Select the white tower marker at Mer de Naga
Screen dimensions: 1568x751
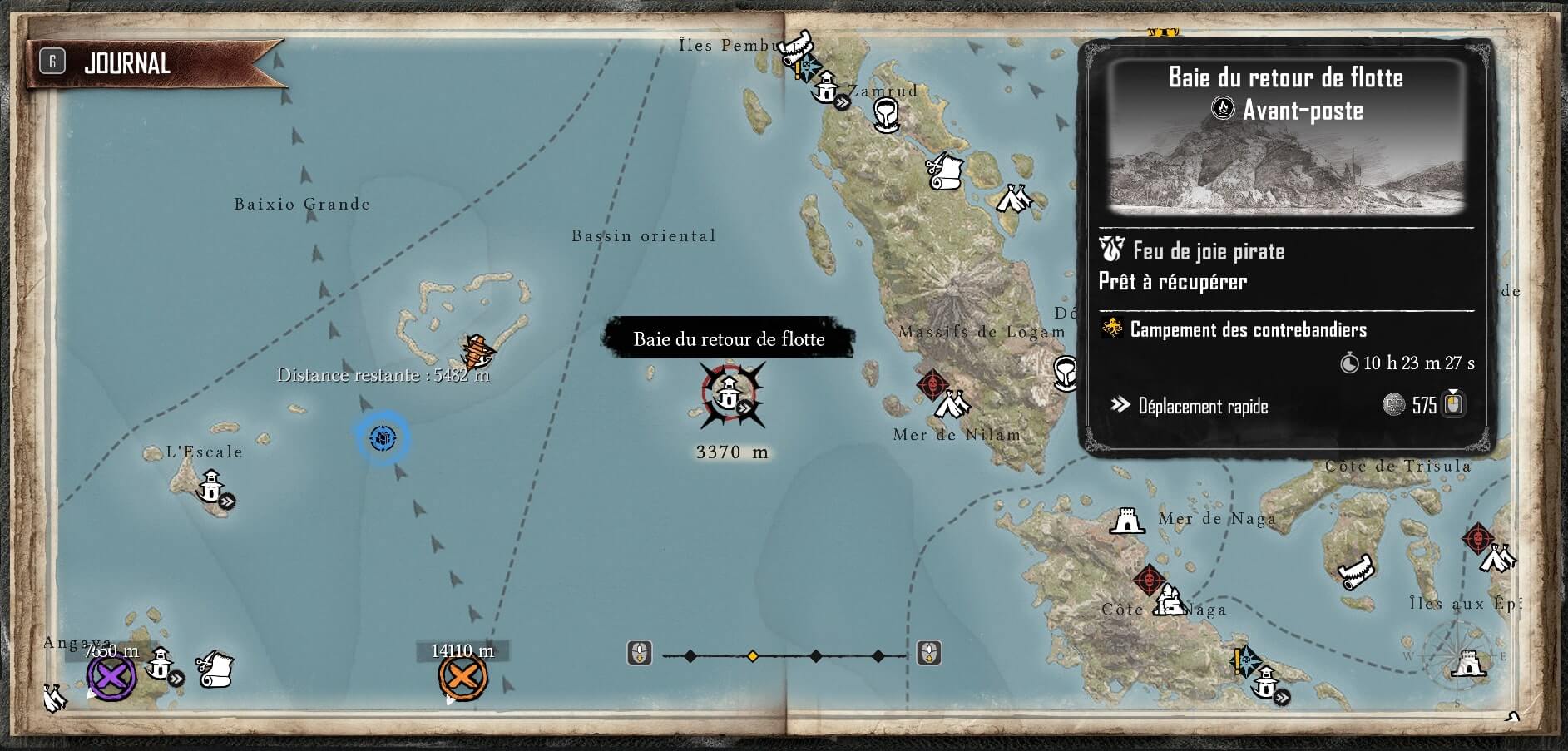[x=1126, y=521]
